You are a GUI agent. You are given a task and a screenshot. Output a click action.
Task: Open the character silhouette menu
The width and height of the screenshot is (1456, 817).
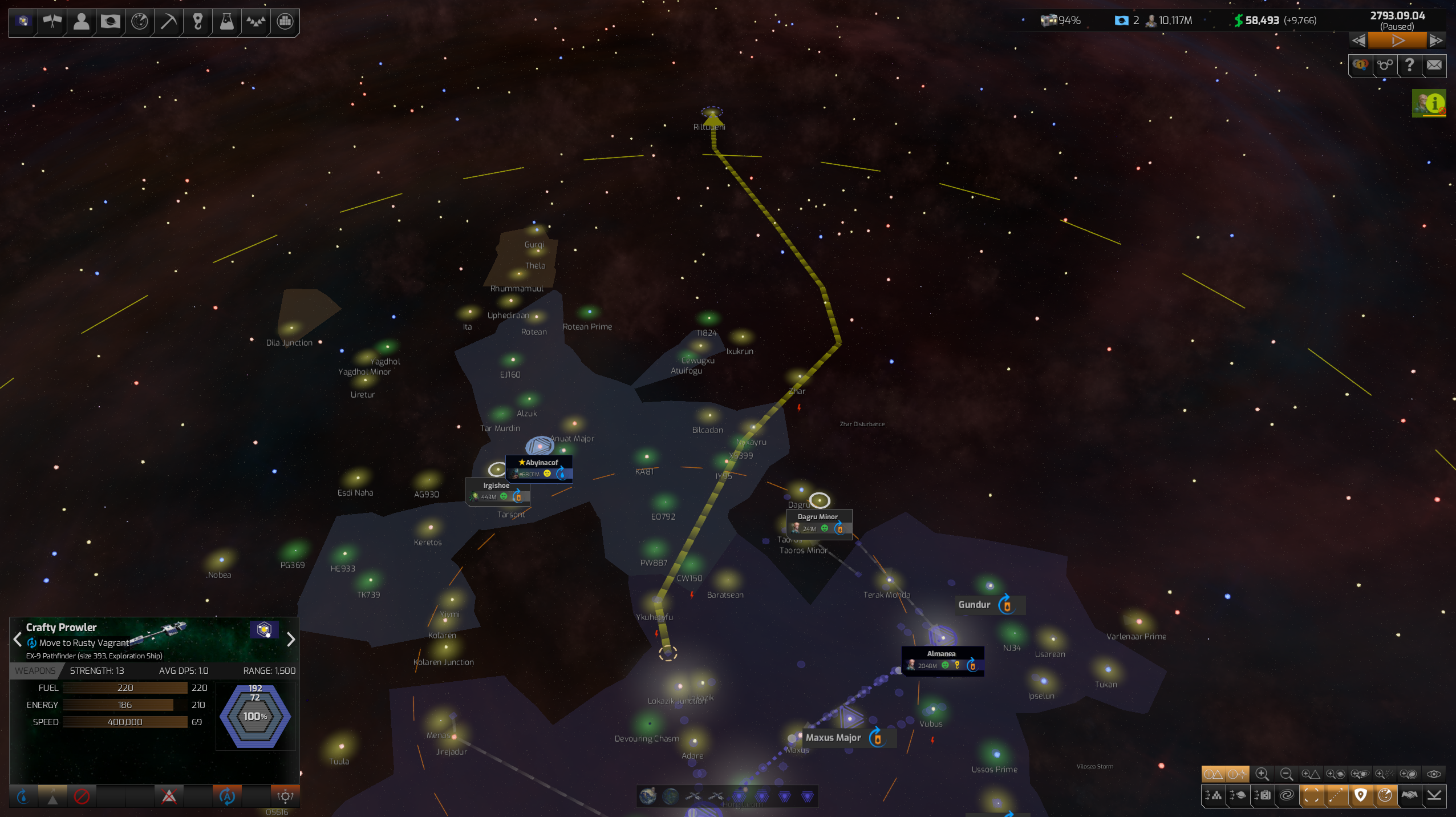pos(81,22)
